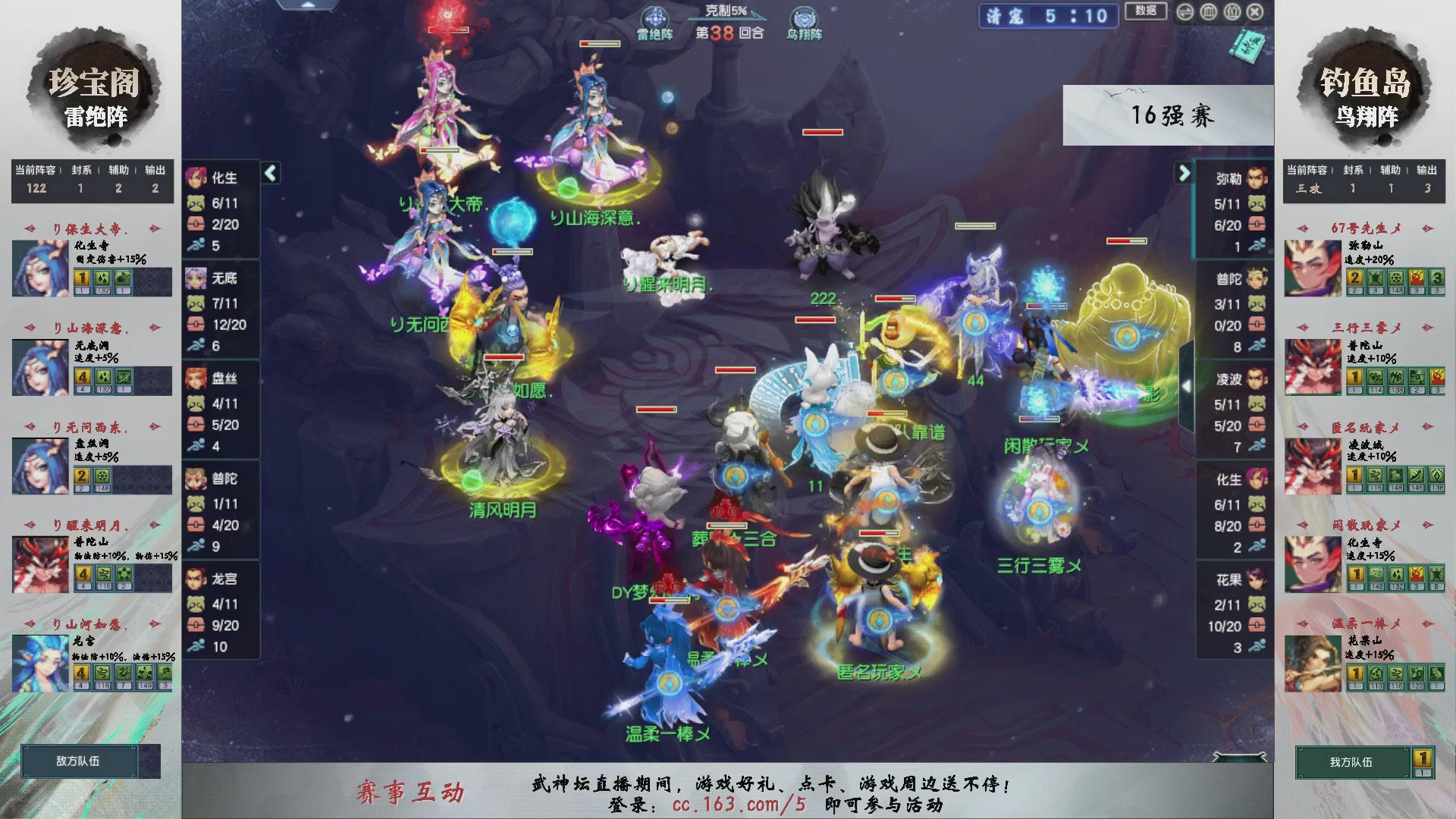Click the 数据 data button

[1145, 12]
